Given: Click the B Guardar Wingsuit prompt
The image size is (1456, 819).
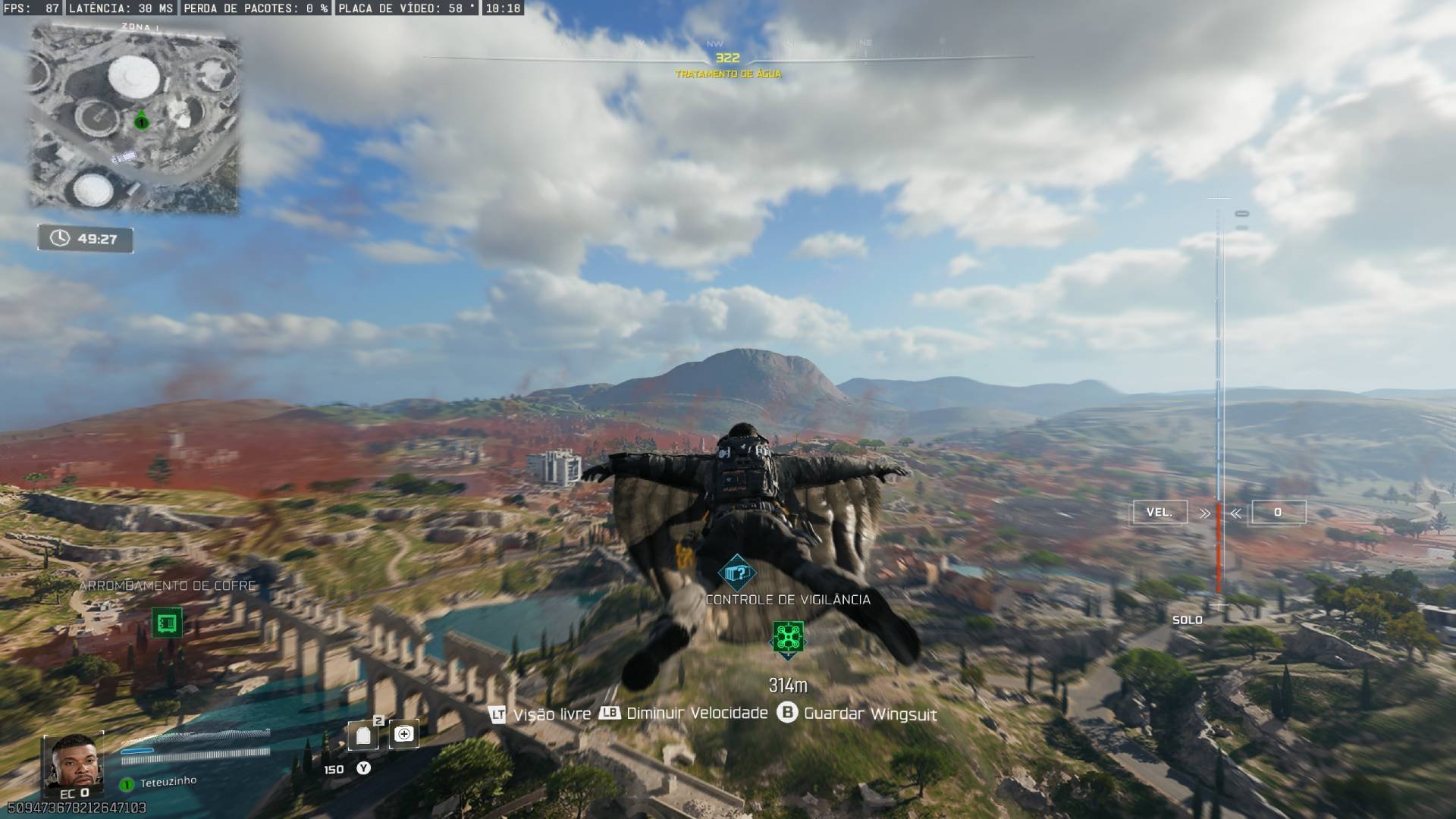Looking at the screenshot, I should (789, 714).
